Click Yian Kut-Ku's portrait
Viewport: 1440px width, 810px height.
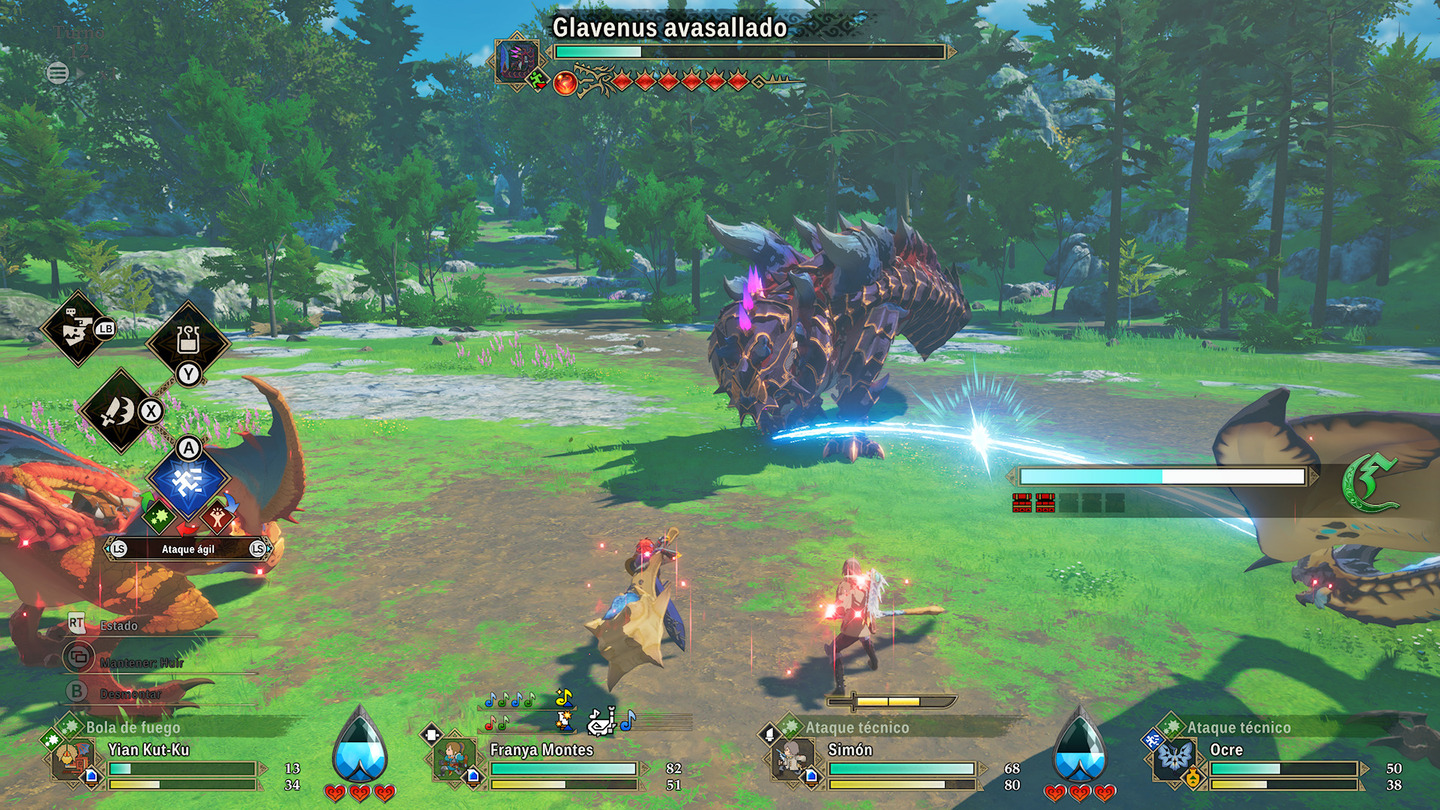click(x=73, y=760)
